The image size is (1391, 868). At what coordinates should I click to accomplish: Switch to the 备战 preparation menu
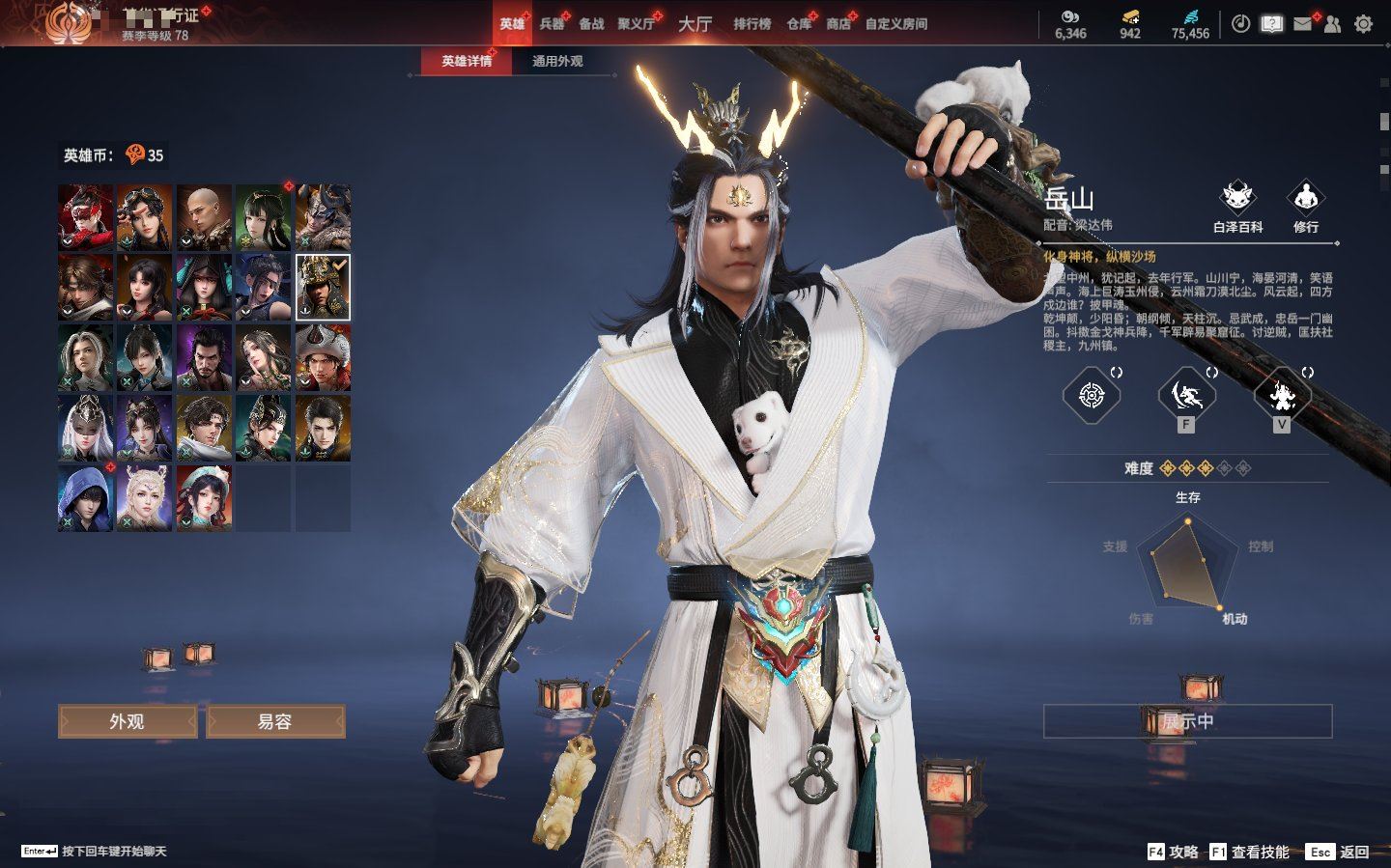pos(591,23)
